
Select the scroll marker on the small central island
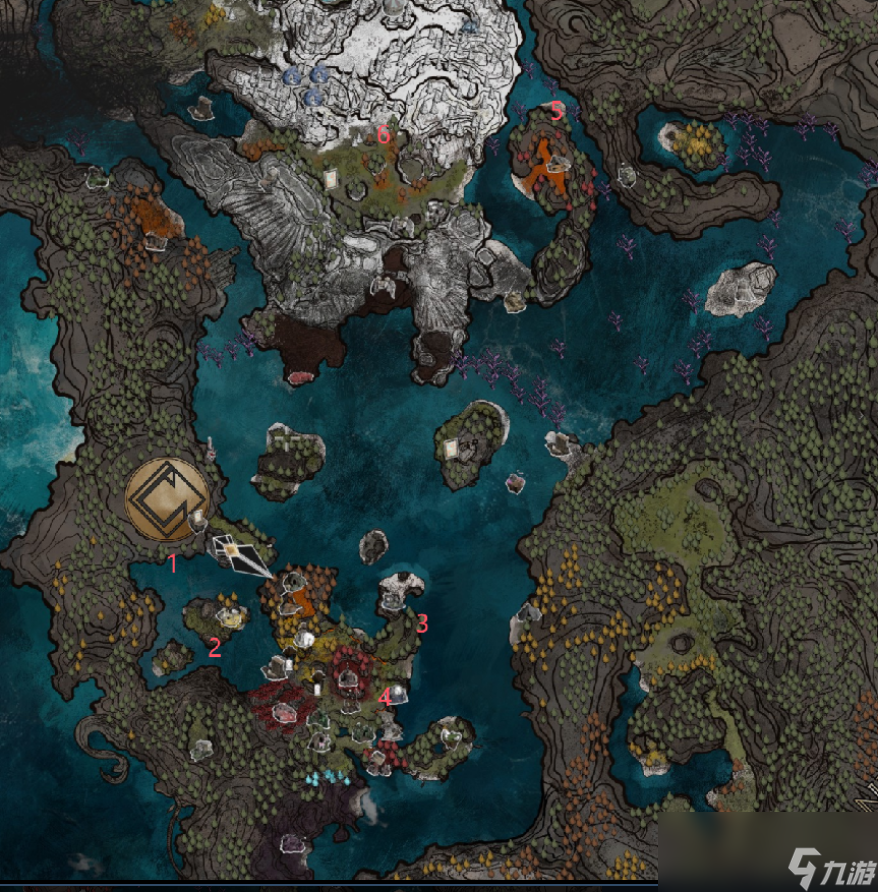coord(451,448)
